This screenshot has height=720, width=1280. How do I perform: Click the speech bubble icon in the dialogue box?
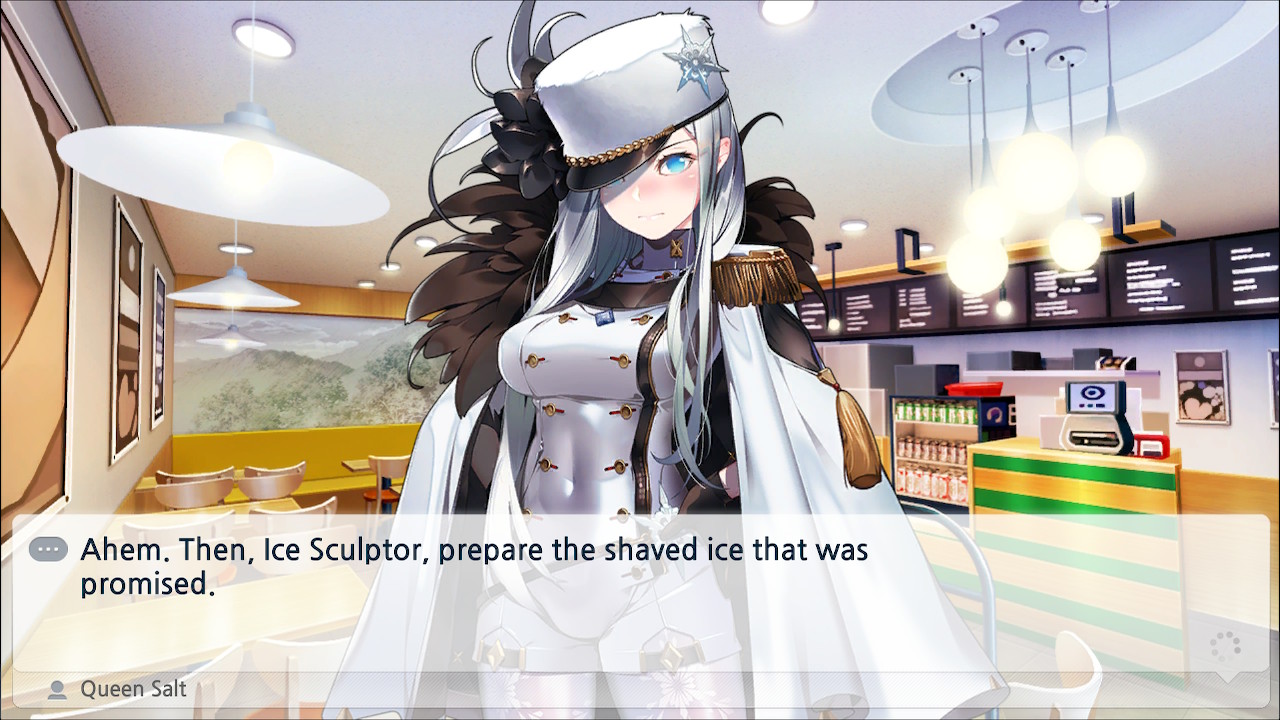click(47, 549)
